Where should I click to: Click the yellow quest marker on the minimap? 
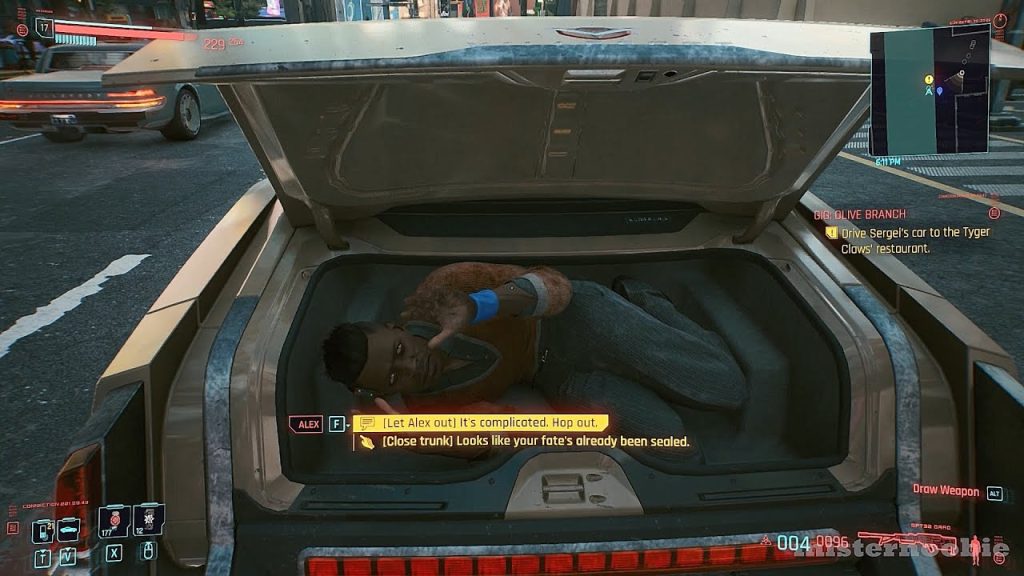[x=929, y=79]
